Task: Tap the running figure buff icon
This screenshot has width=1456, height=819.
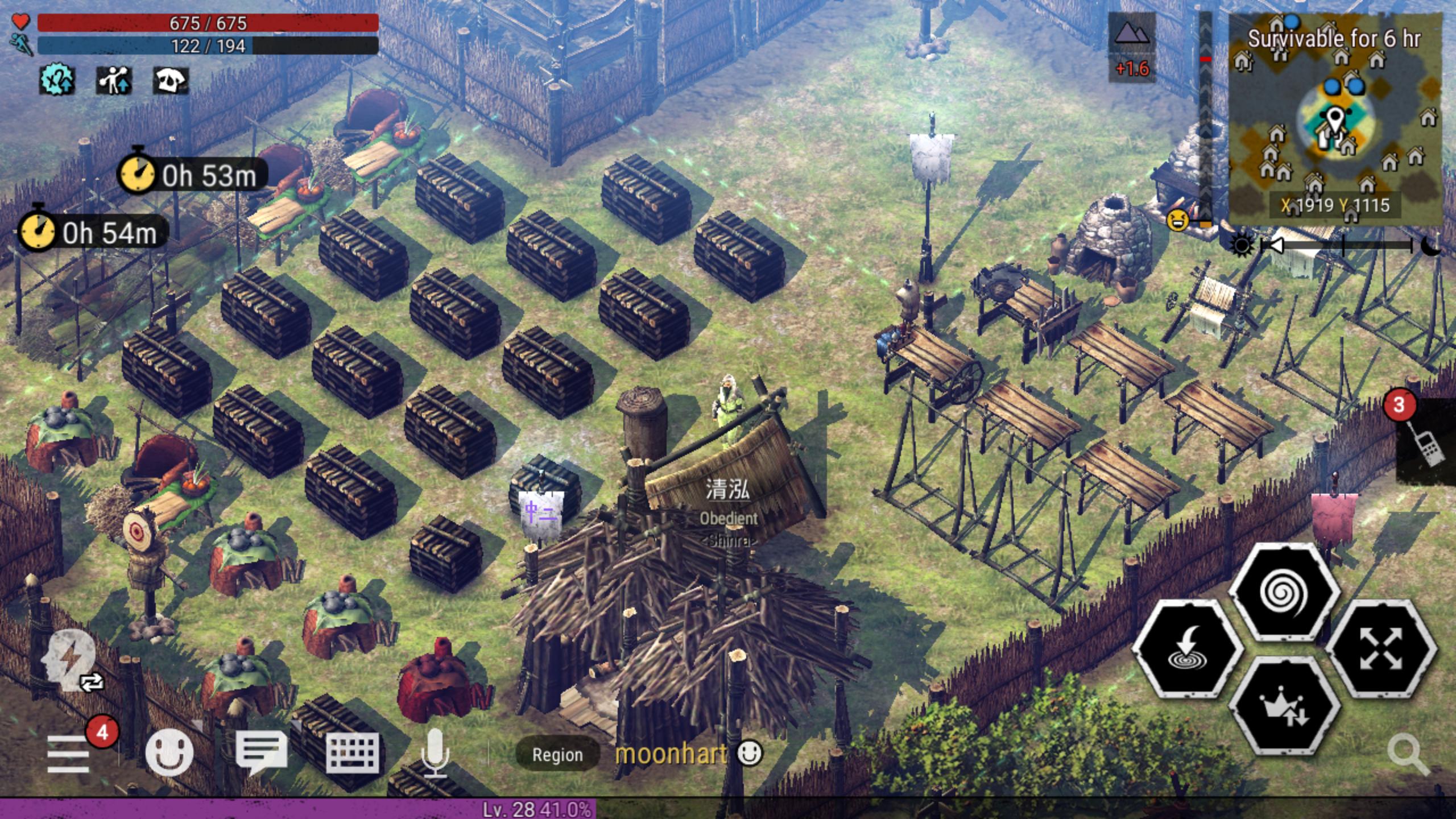Action: pyautogui.click(x=114, y=80)
